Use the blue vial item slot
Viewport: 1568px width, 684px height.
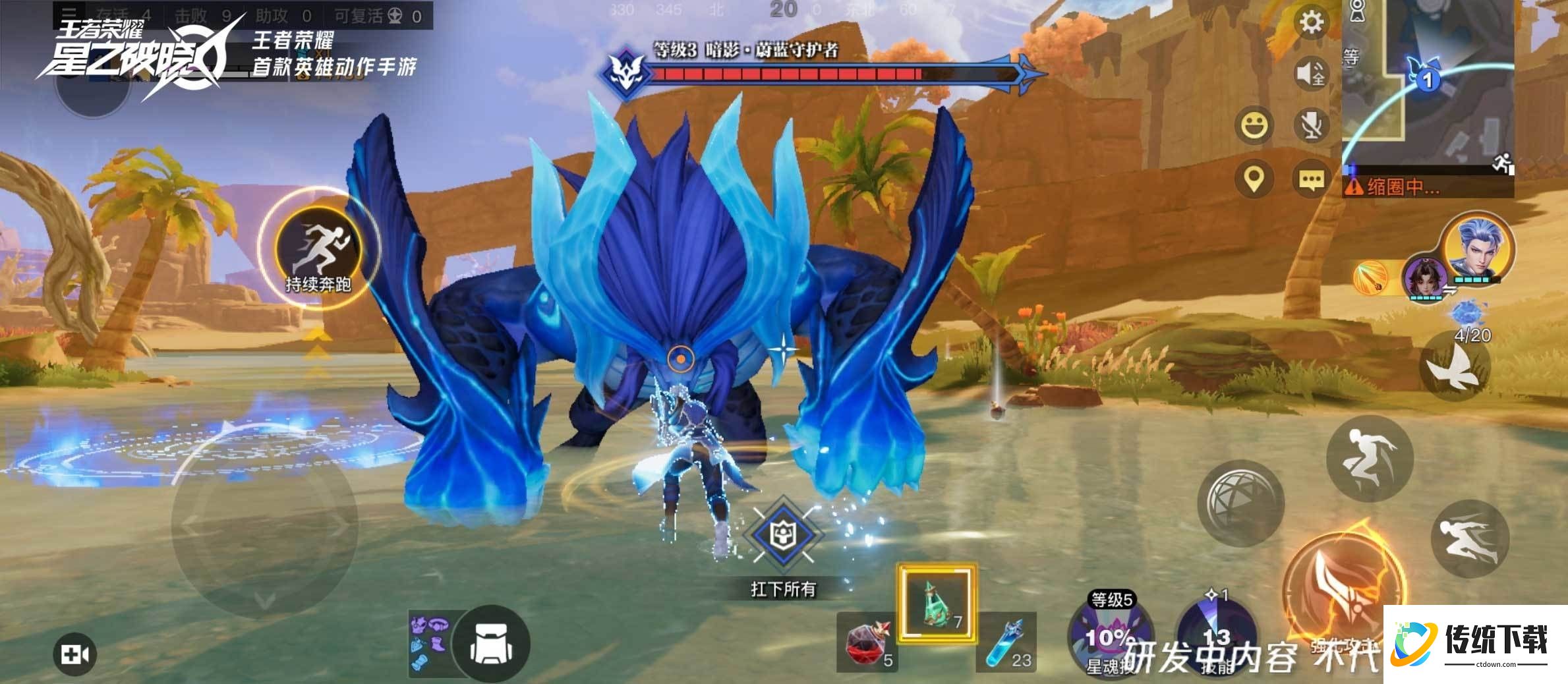[x=1006, y=643]
